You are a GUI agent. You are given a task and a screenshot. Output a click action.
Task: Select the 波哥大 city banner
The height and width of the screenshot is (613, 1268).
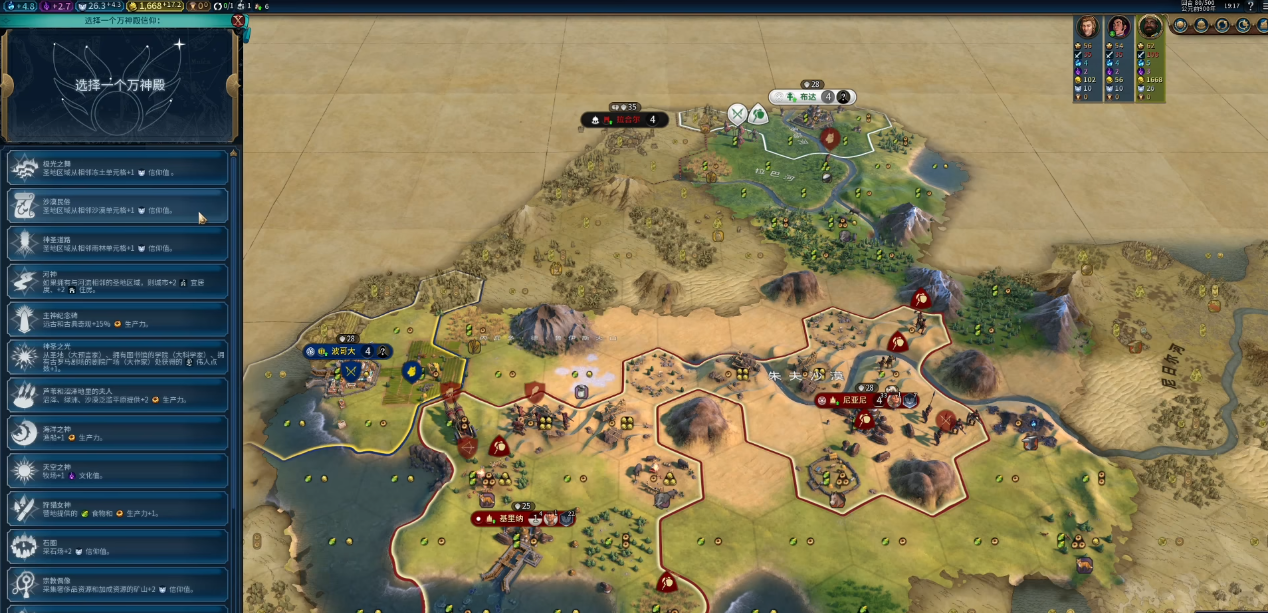346,352
